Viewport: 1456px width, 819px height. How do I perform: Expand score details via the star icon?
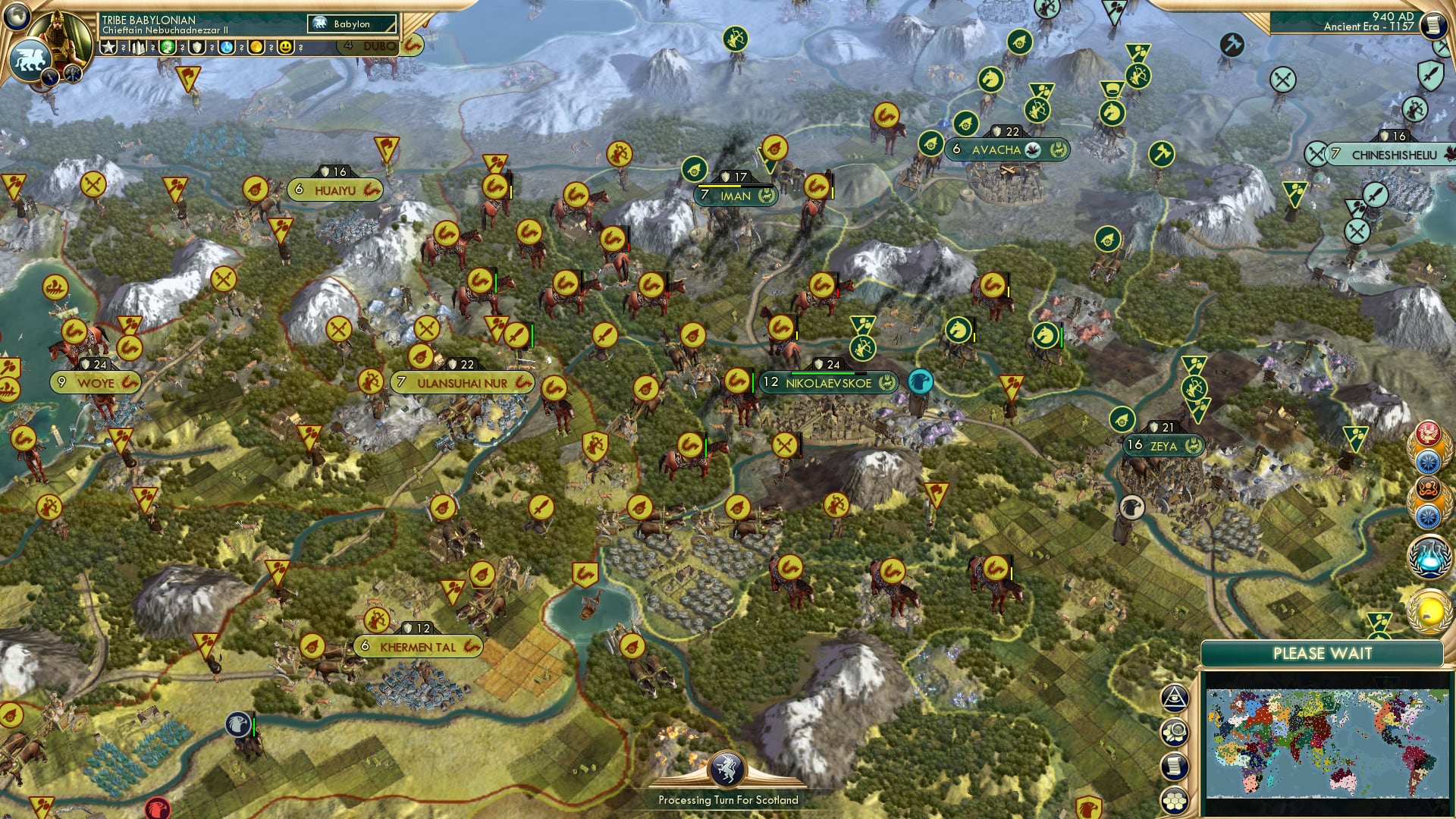[x=108, y=47]
